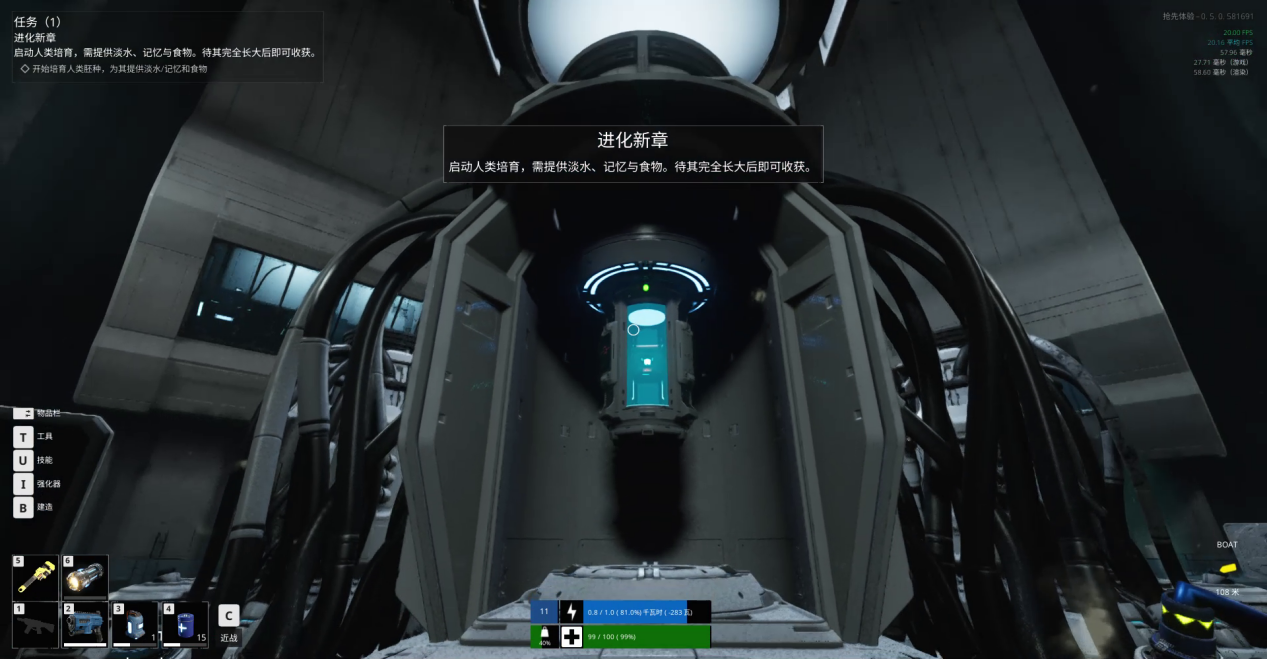Pick the blue medical canister in slot 4

184,624
